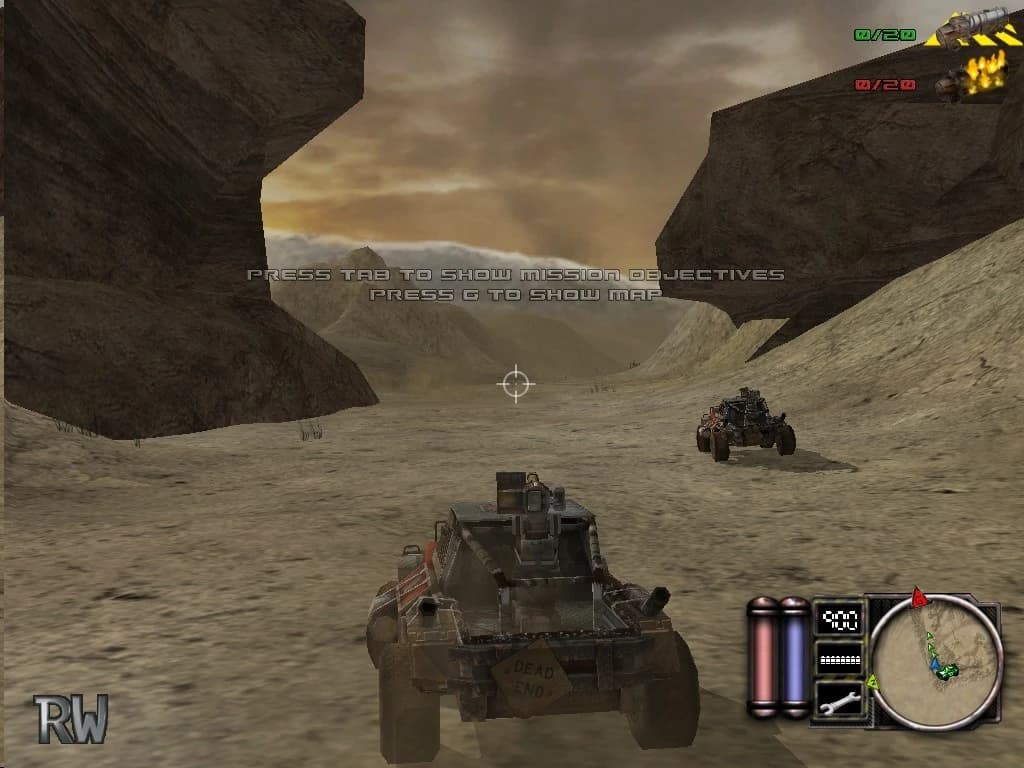Click the red triangle marker on minimap rim

pyautogui.click(x=919, y=598)
